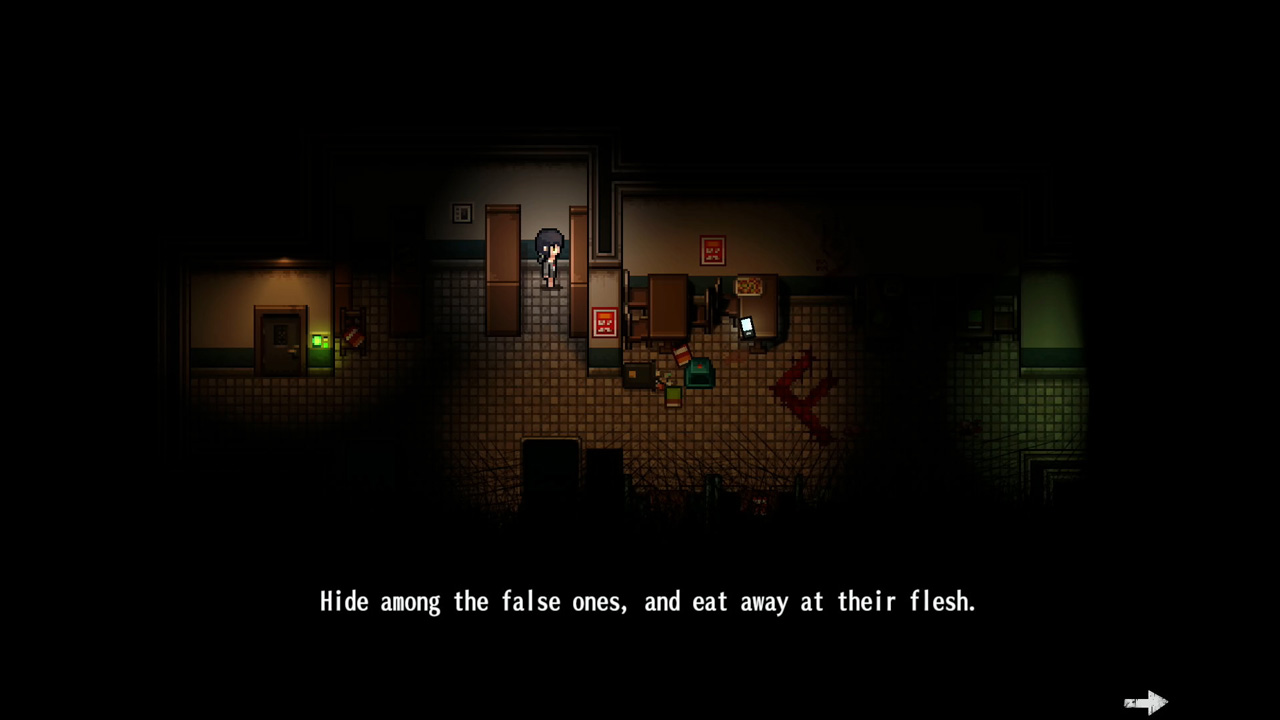Screen dimensions: 1280x720
Task: Select the red poster near the doorway pillar
Action: click(603, 322)
